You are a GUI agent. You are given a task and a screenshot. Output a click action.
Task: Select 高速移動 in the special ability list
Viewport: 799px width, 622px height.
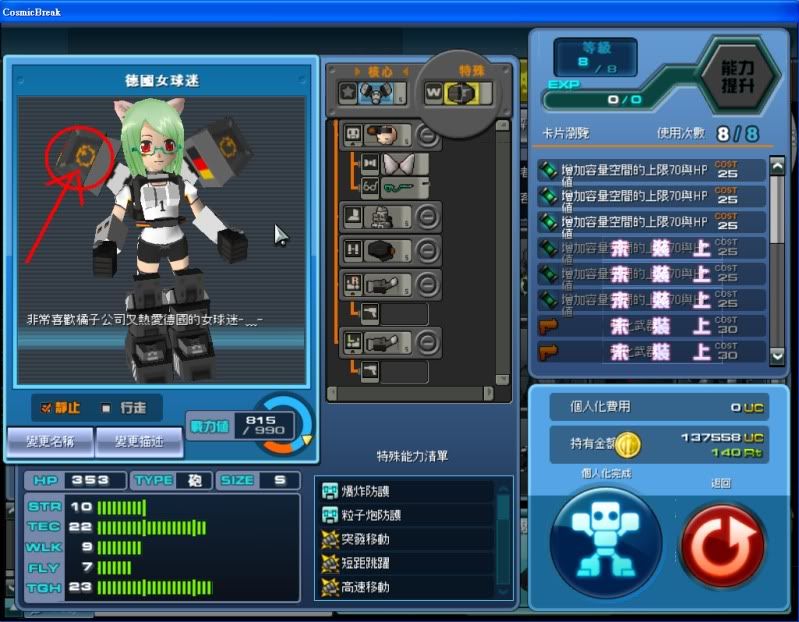pyautogui.click(x=405, y=587)
